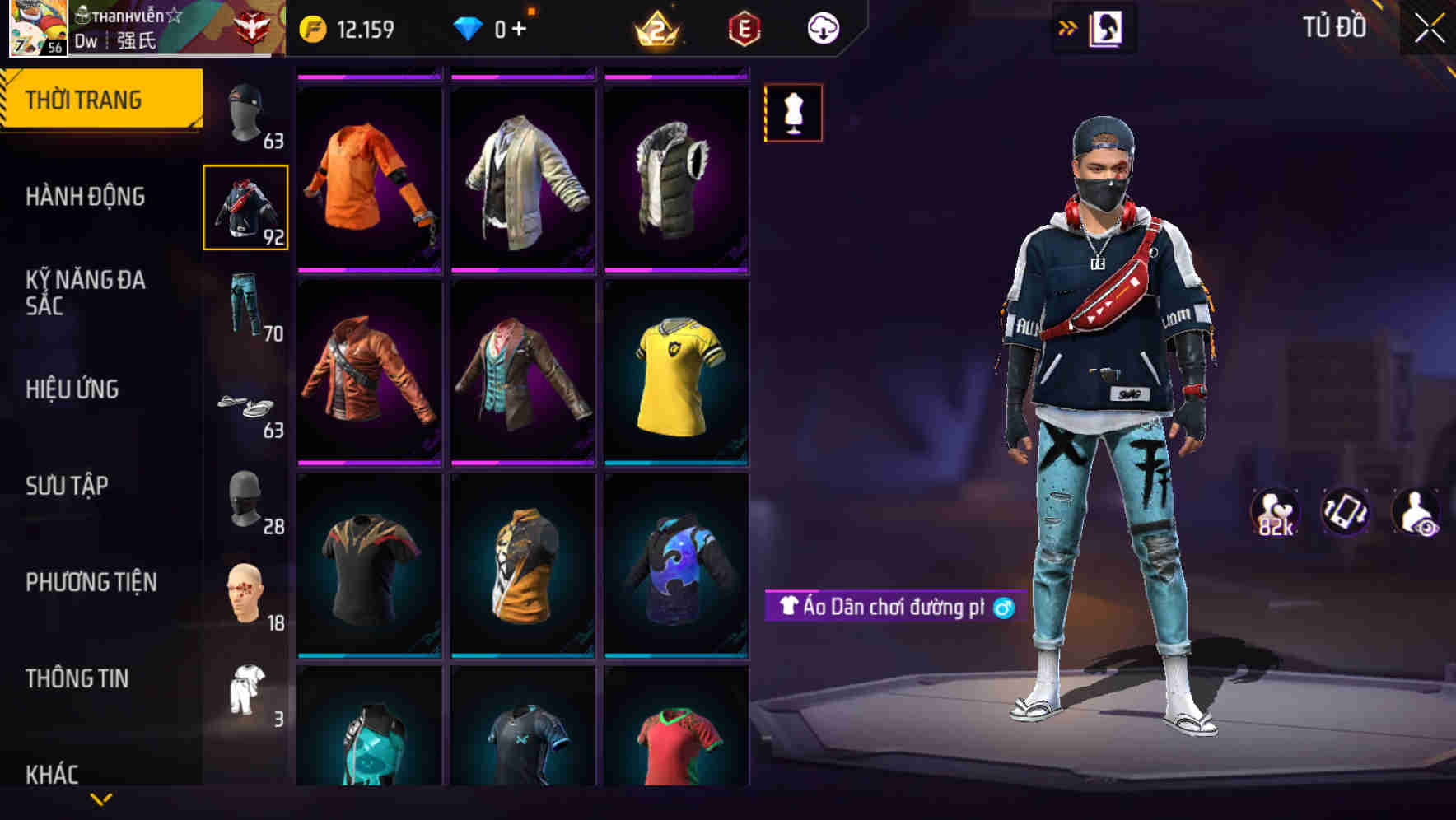Screen dimensions: 1456x820
Task: Toggle the selected 92 jacket category slot
Action: [x=245, y=208]
